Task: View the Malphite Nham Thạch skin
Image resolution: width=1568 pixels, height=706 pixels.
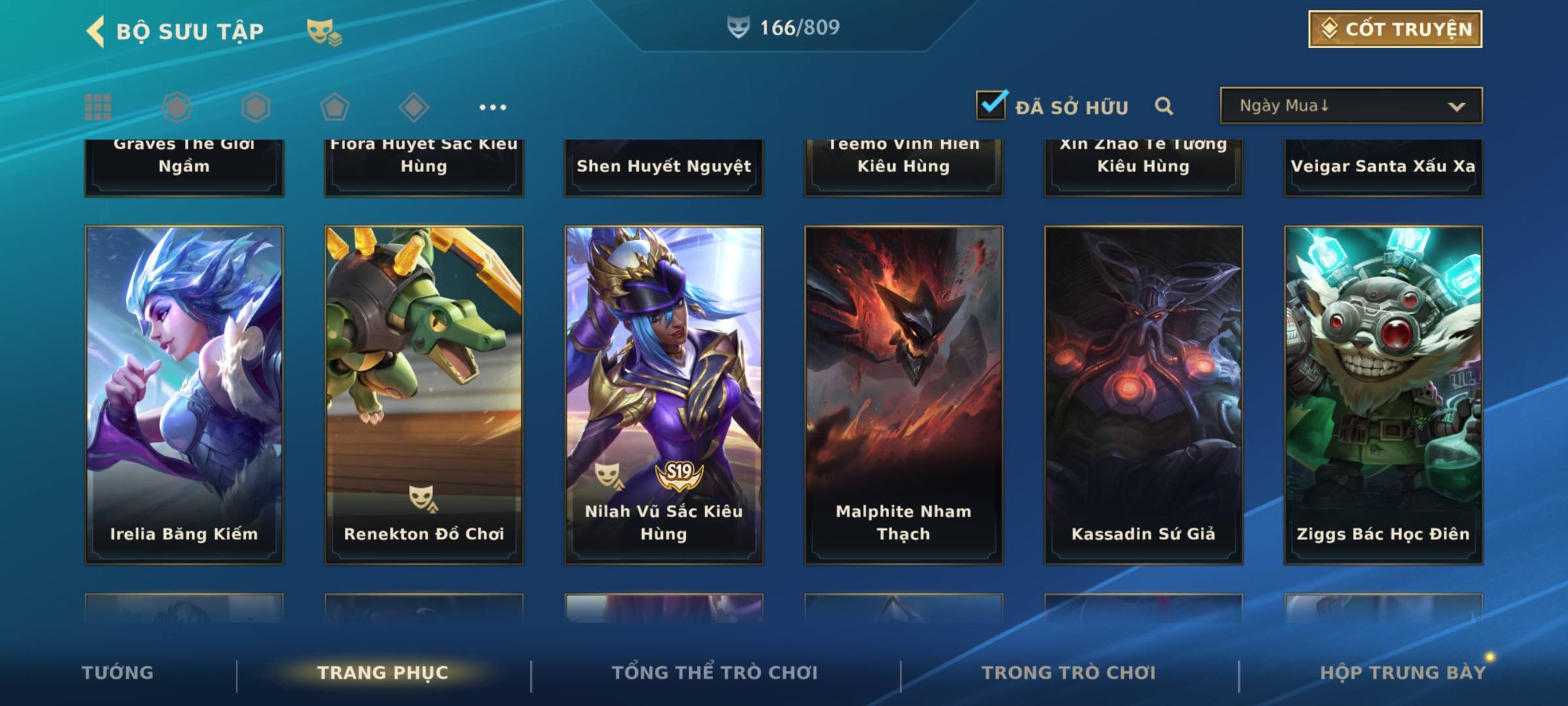Action: 904,395
